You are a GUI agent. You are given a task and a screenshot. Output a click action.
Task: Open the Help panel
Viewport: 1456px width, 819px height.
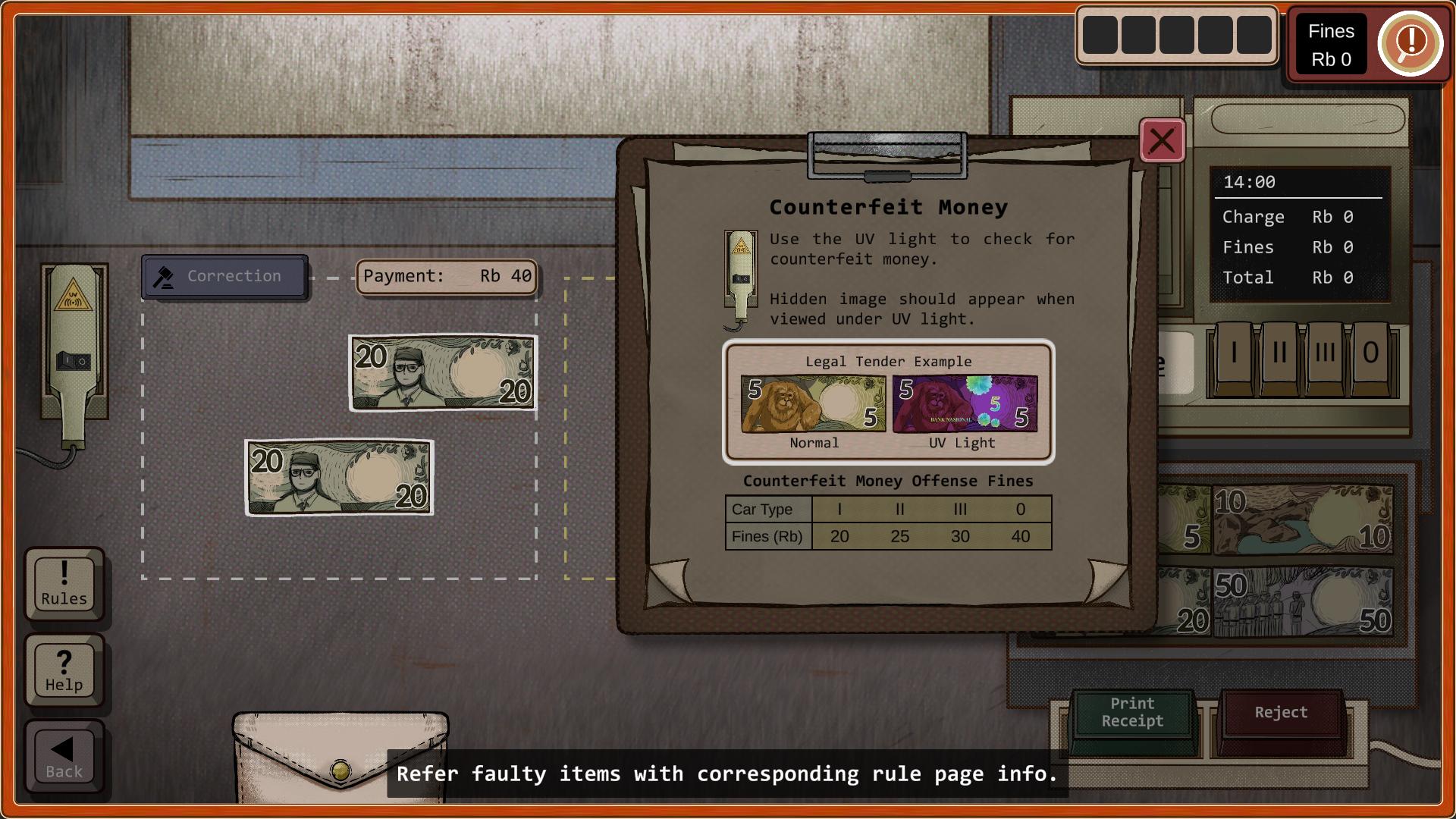click(x=64, y=671)
